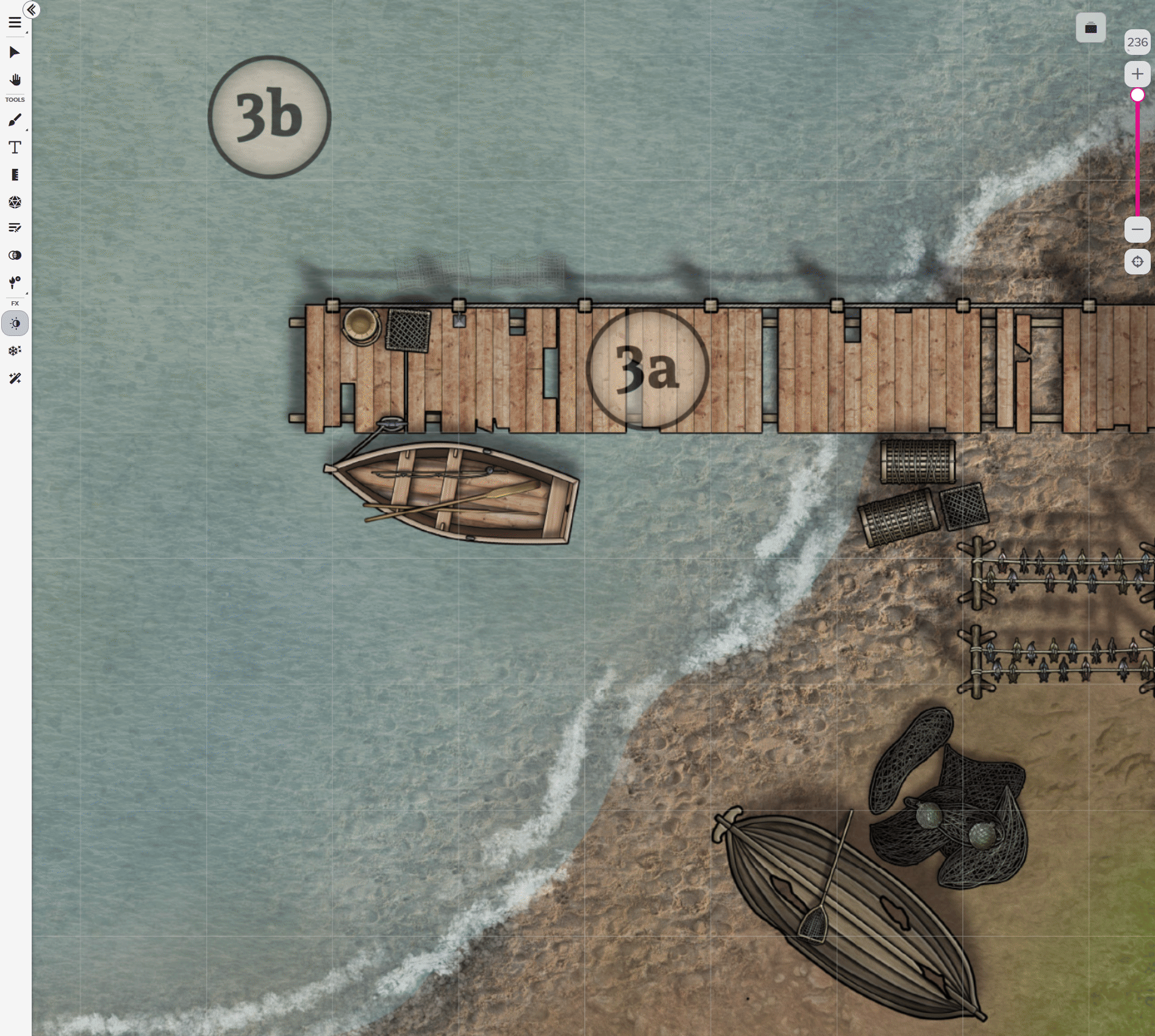Select the text tool
Screen dimensions: 1155x1036
[x=15, y=148]
